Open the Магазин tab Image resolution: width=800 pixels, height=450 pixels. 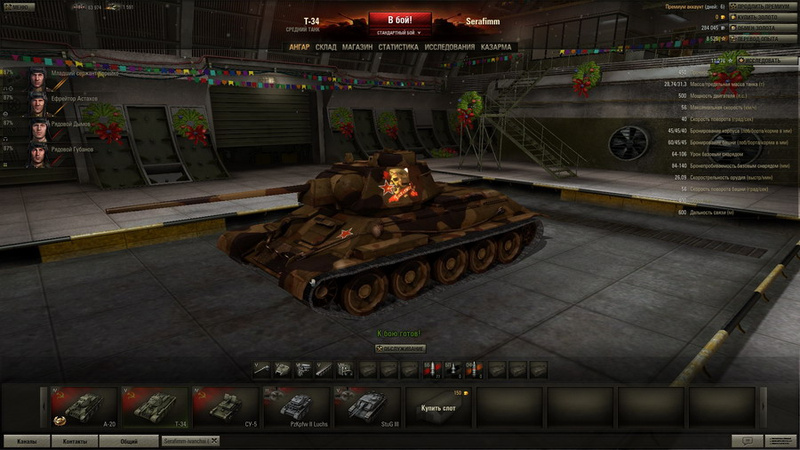click(x=357, y=47)
